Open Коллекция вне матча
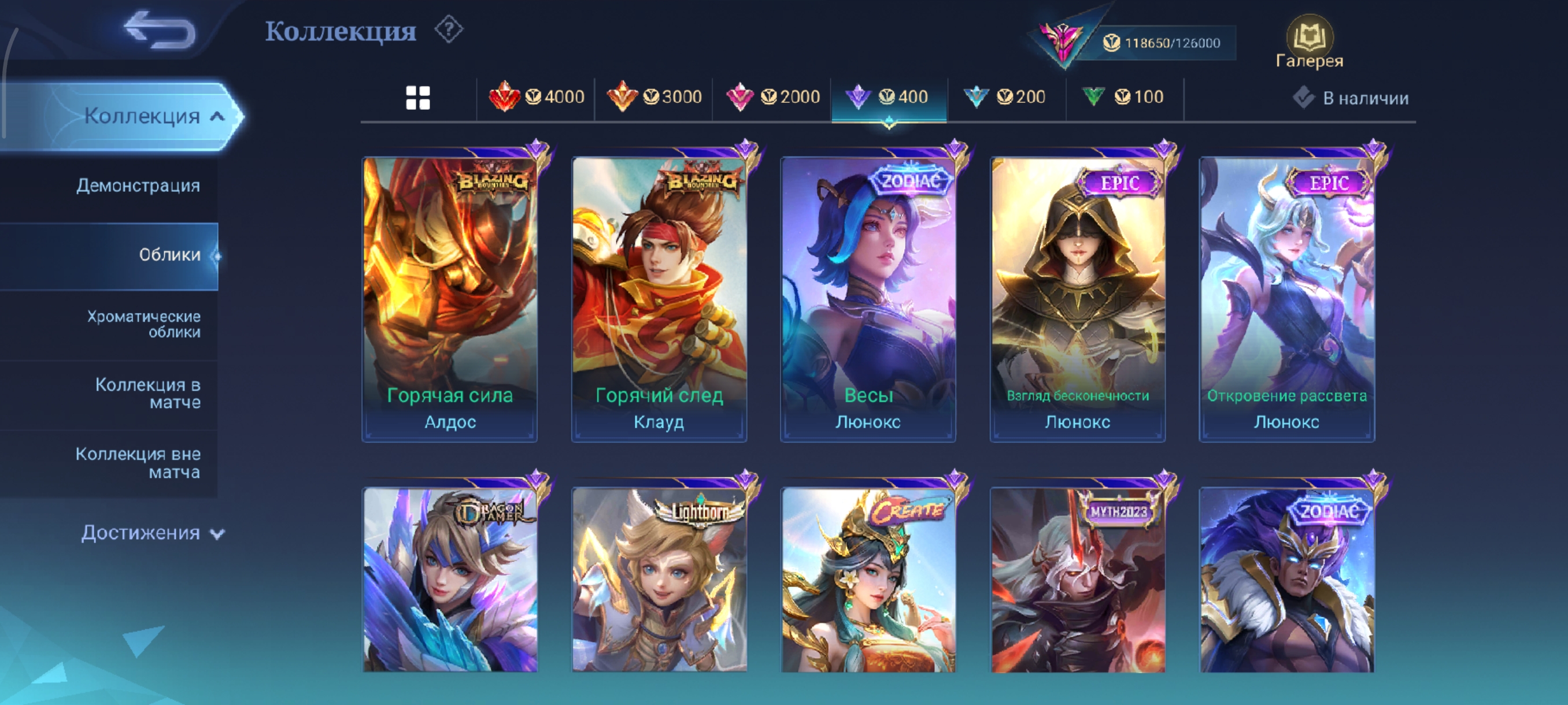1568x705 pixels. [138, 463]
